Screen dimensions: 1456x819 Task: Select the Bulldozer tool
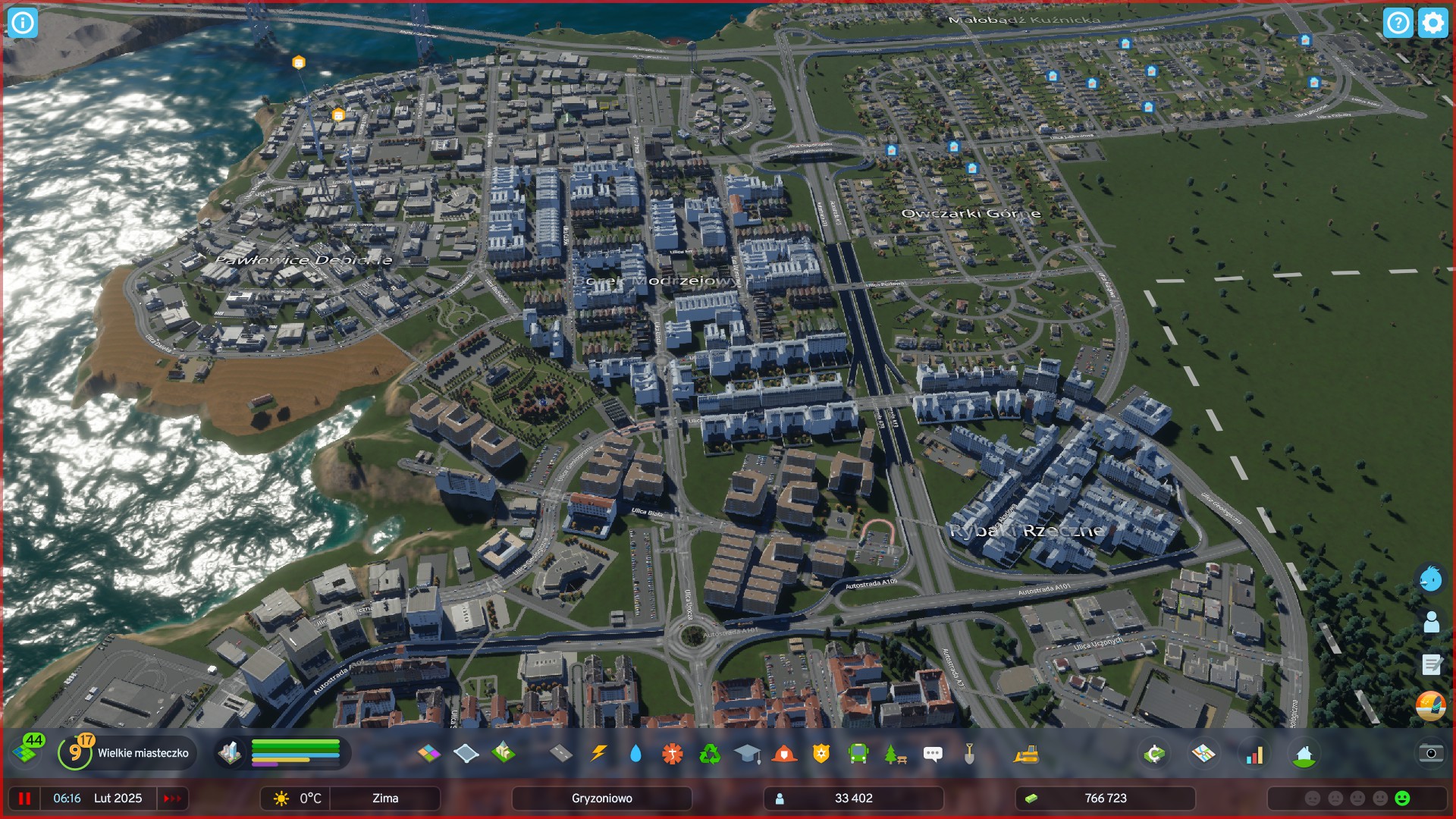point(1025,753)
